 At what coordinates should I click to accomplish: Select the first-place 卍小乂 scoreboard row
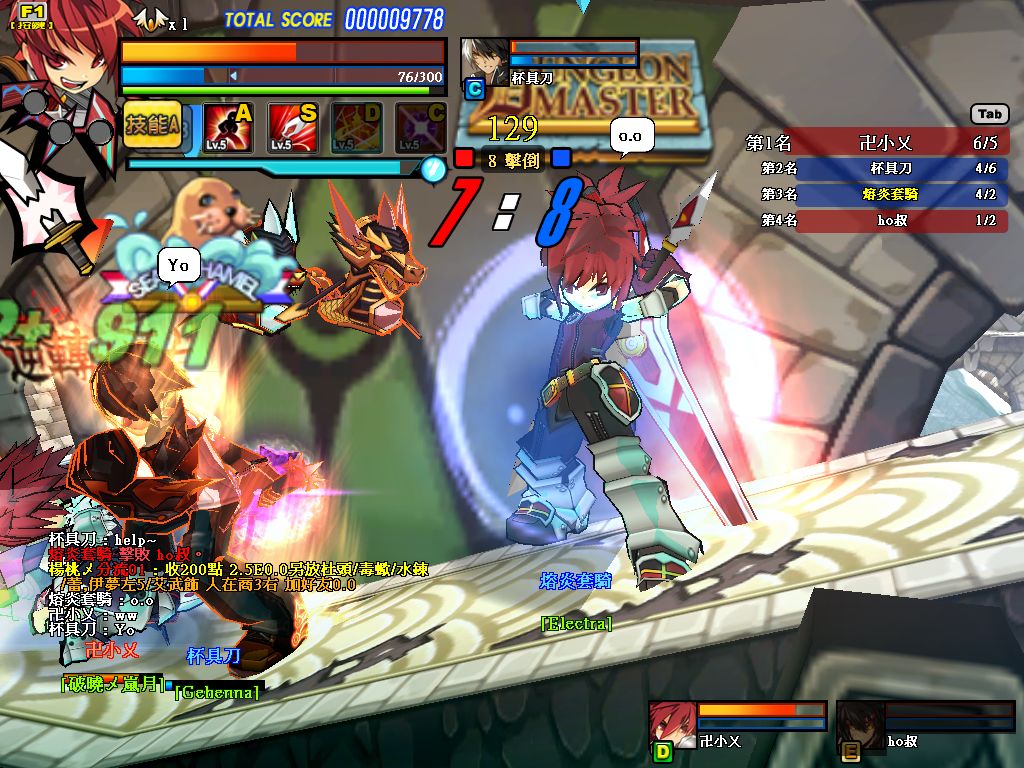tap(875, 143)
